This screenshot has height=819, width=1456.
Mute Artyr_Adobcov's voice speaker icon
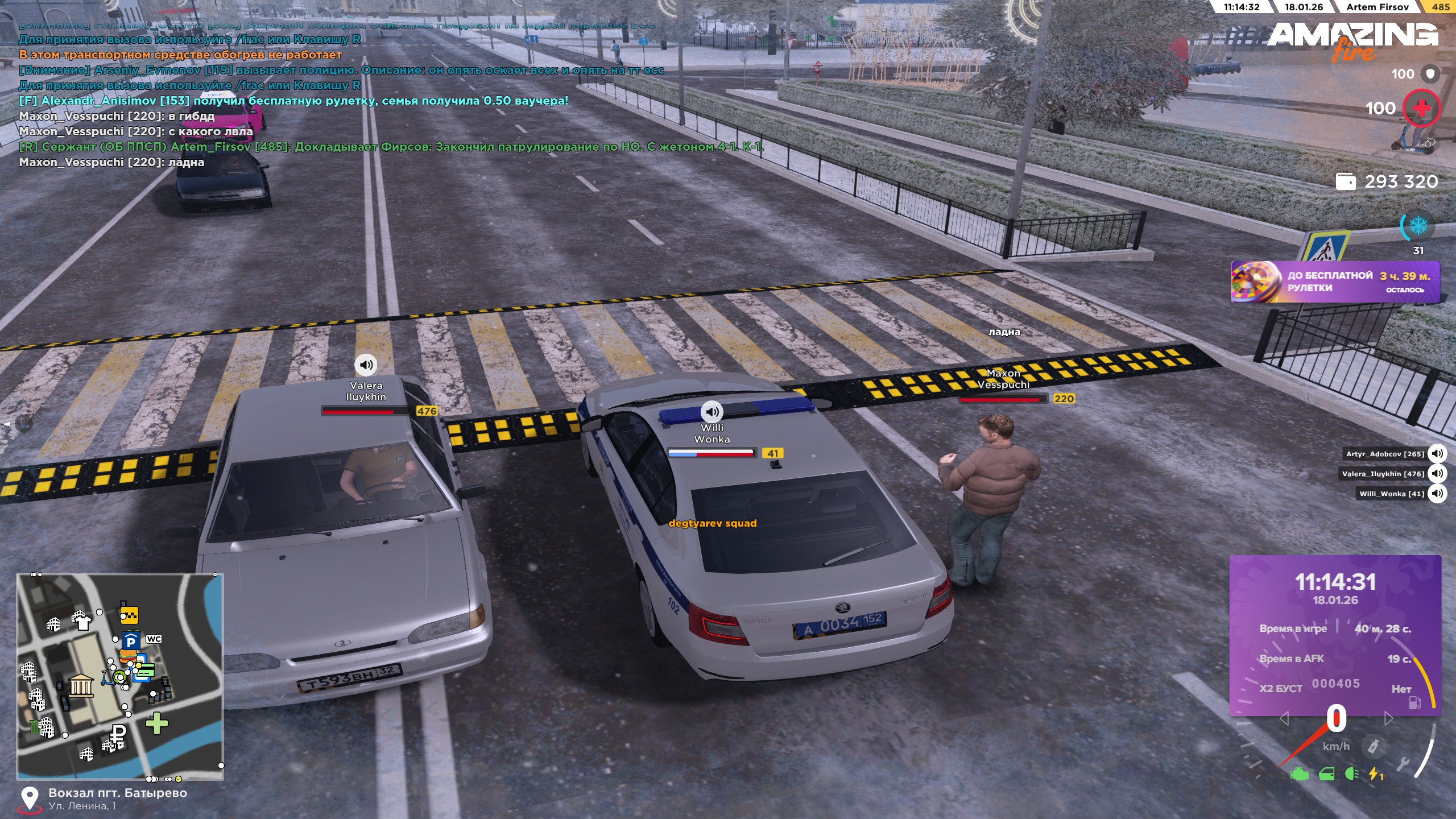point(1437,453)
